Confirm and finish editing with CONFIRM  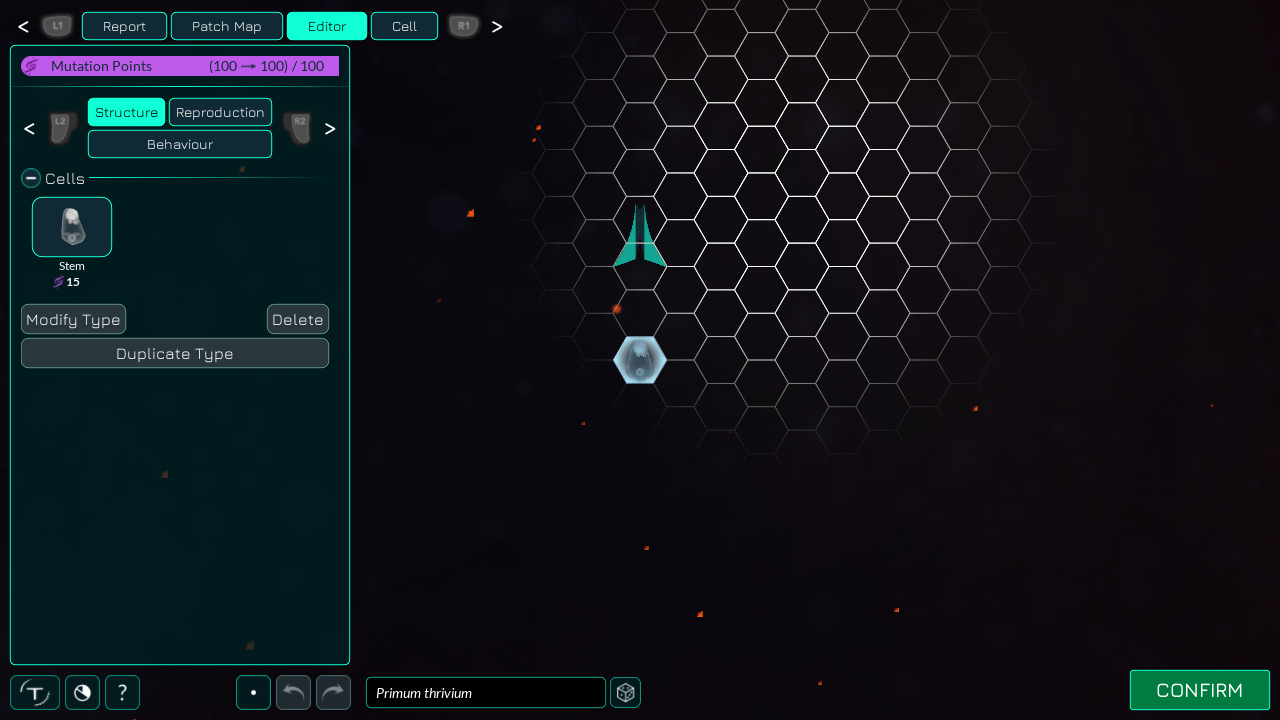1199,690
